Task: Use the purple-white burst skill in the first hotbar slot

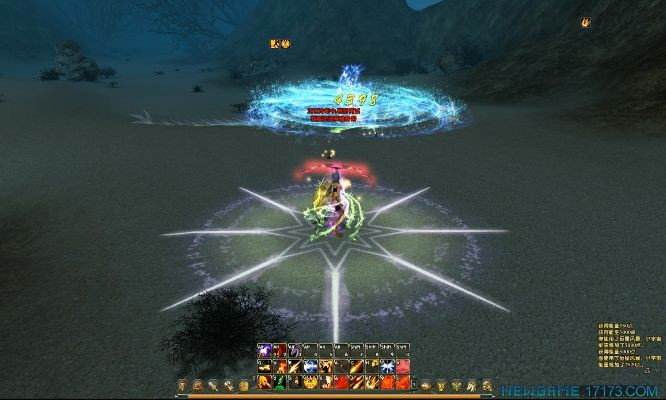Action: point(264,352)
